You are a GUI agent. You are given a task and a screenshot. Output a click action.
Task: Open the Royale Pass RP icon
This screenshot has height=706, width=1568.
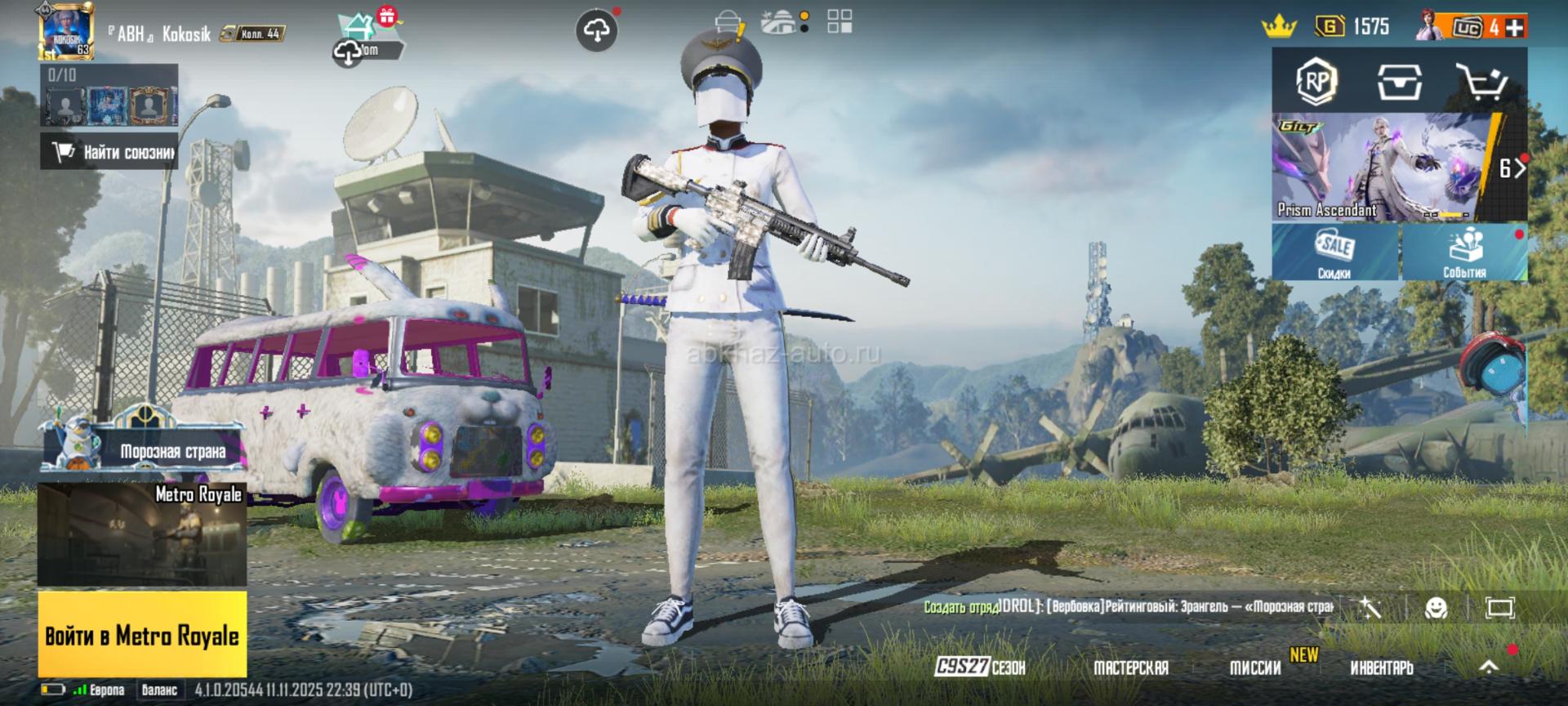1316,81
